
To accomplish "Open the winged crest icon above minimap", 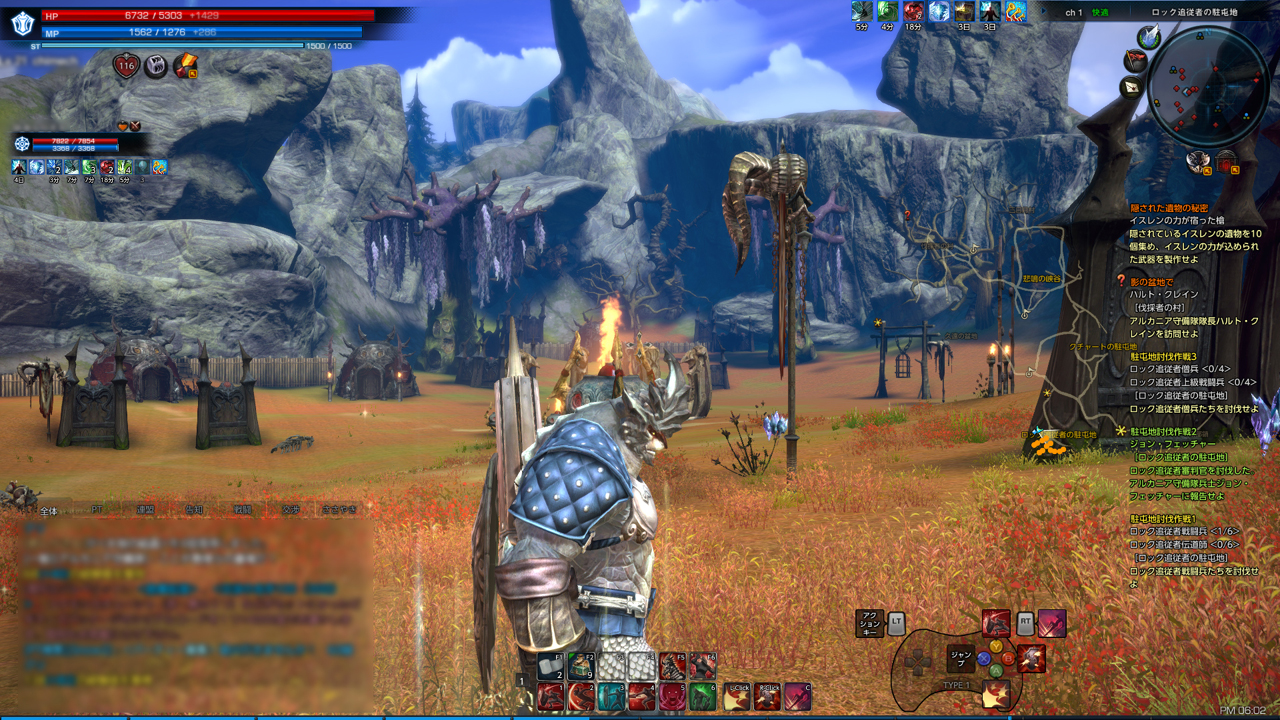I will point(1149,36).
